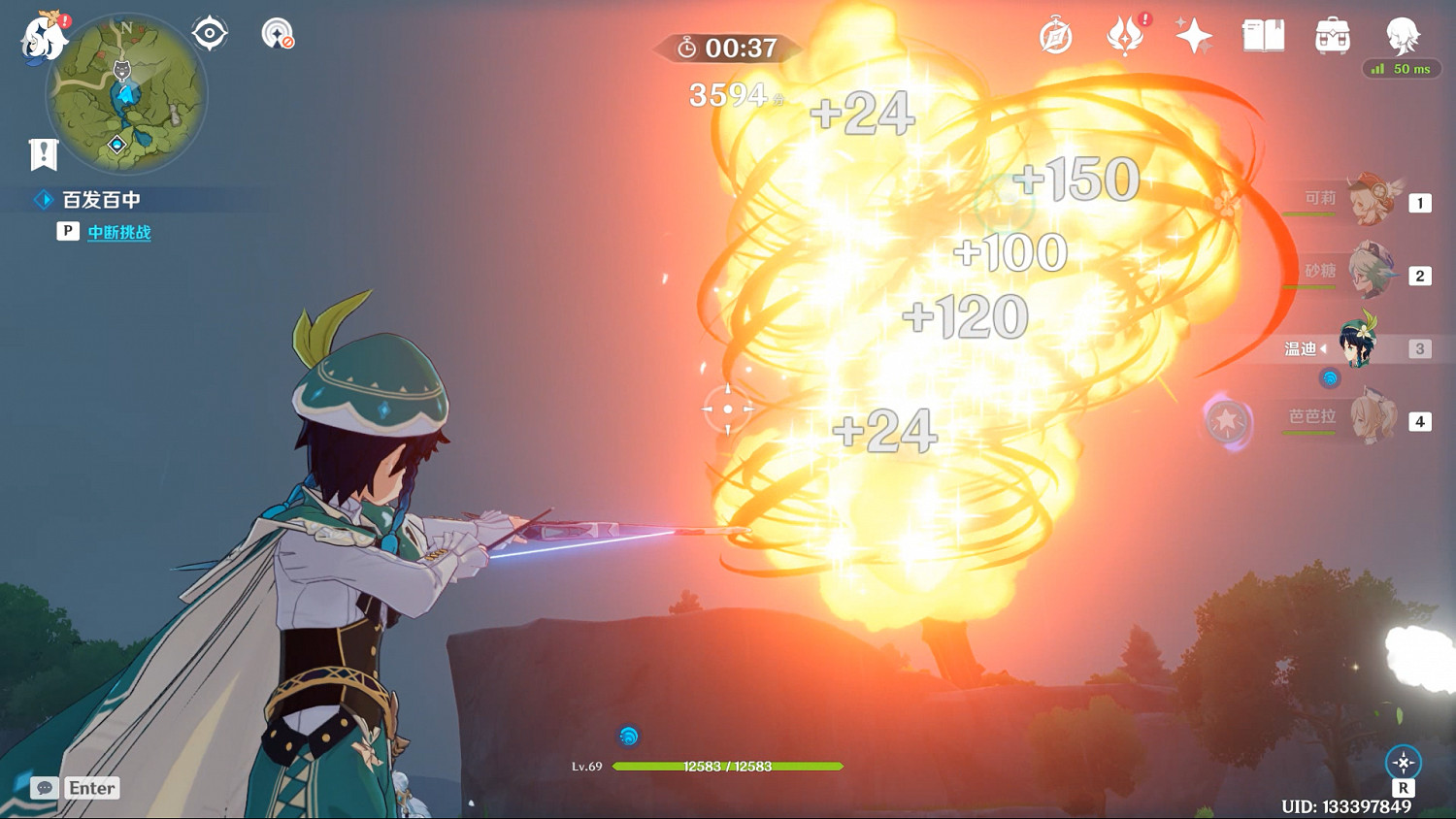Select active character 温迪 in party list

coord(1359,344)
